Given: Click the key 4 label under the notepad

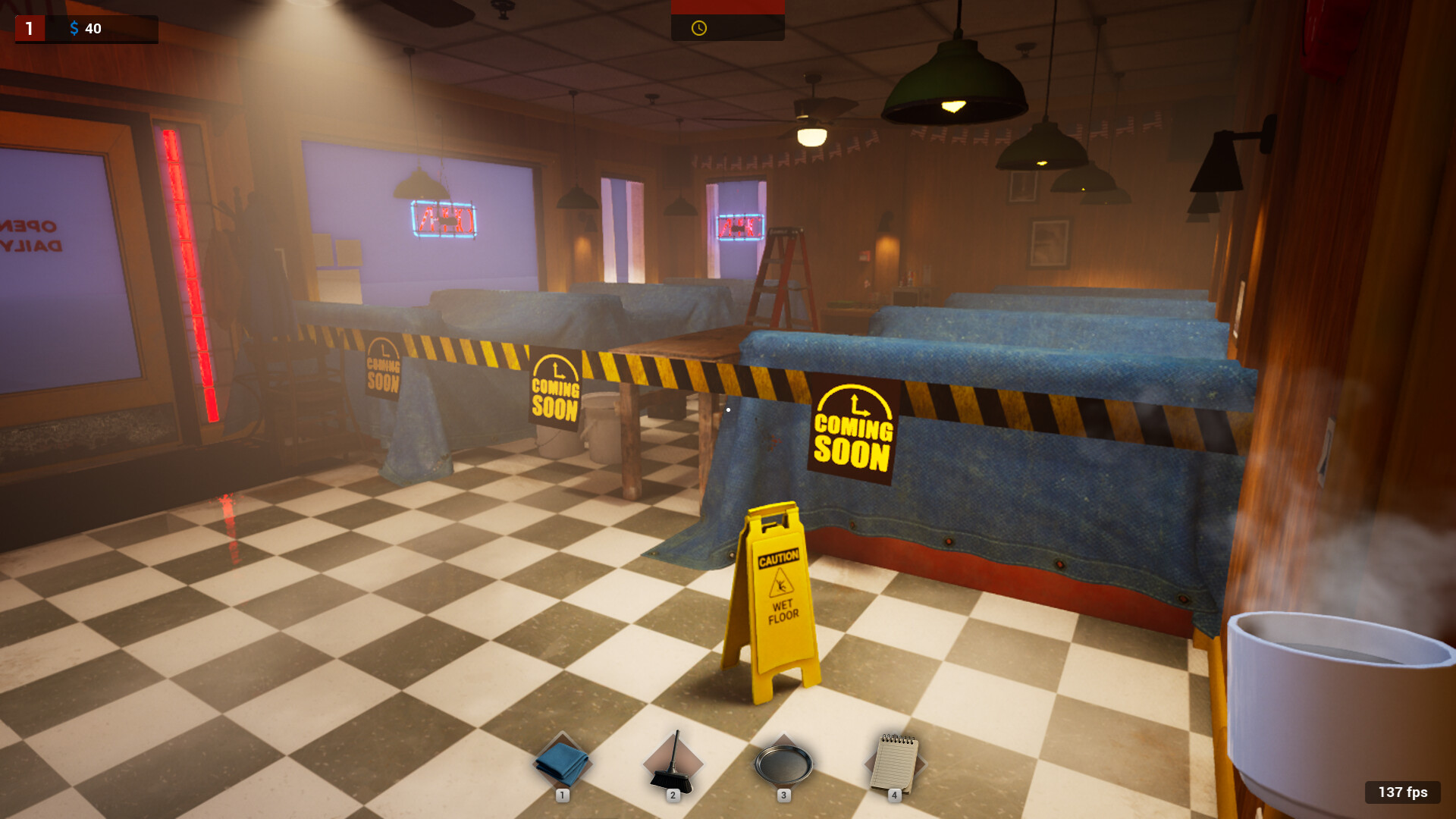Looking at the screenshot, I should pyautogui.click(x=895, y=795).
